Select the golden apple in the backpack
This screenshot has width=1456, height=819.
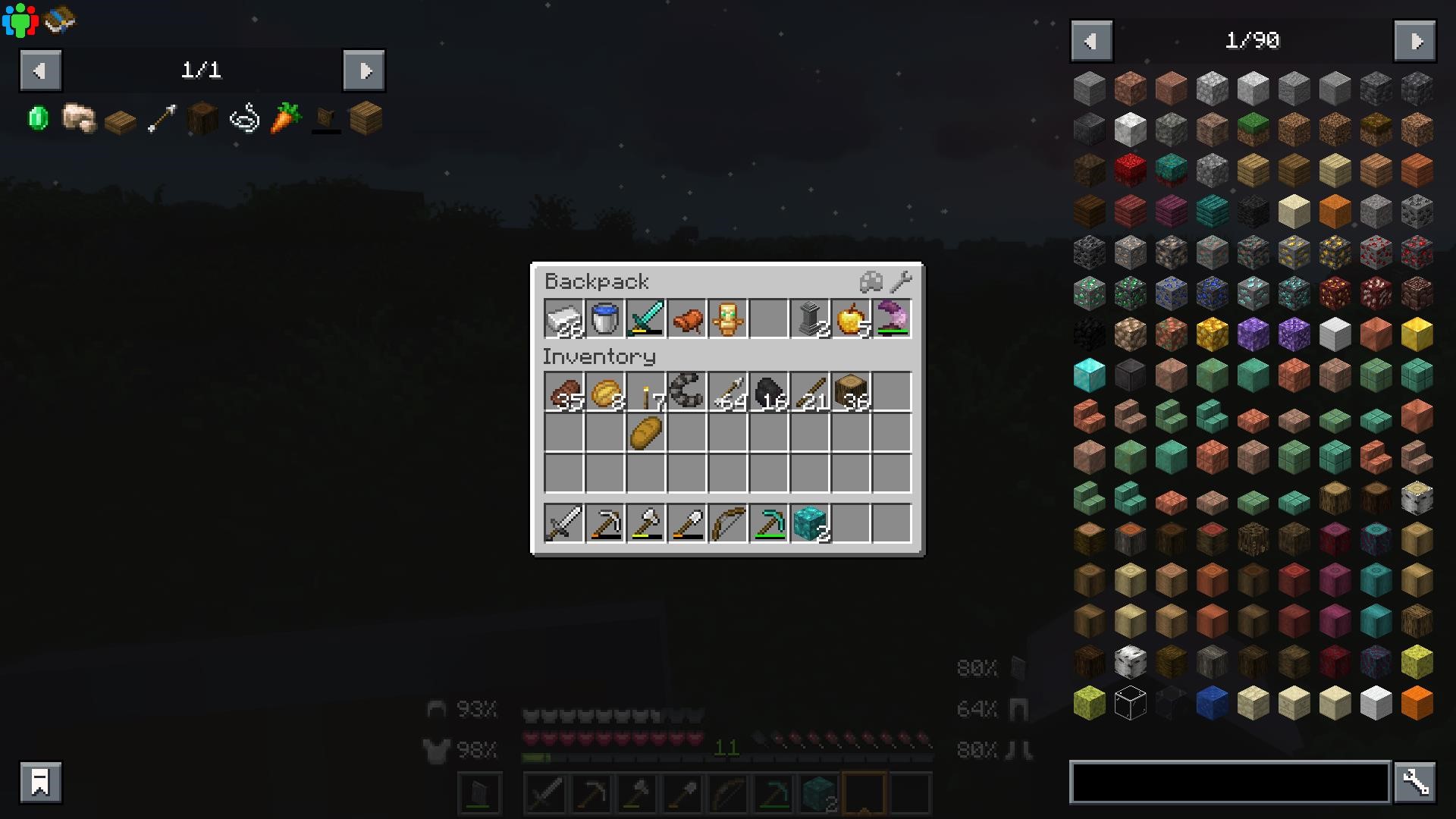[x=850, y=318]
